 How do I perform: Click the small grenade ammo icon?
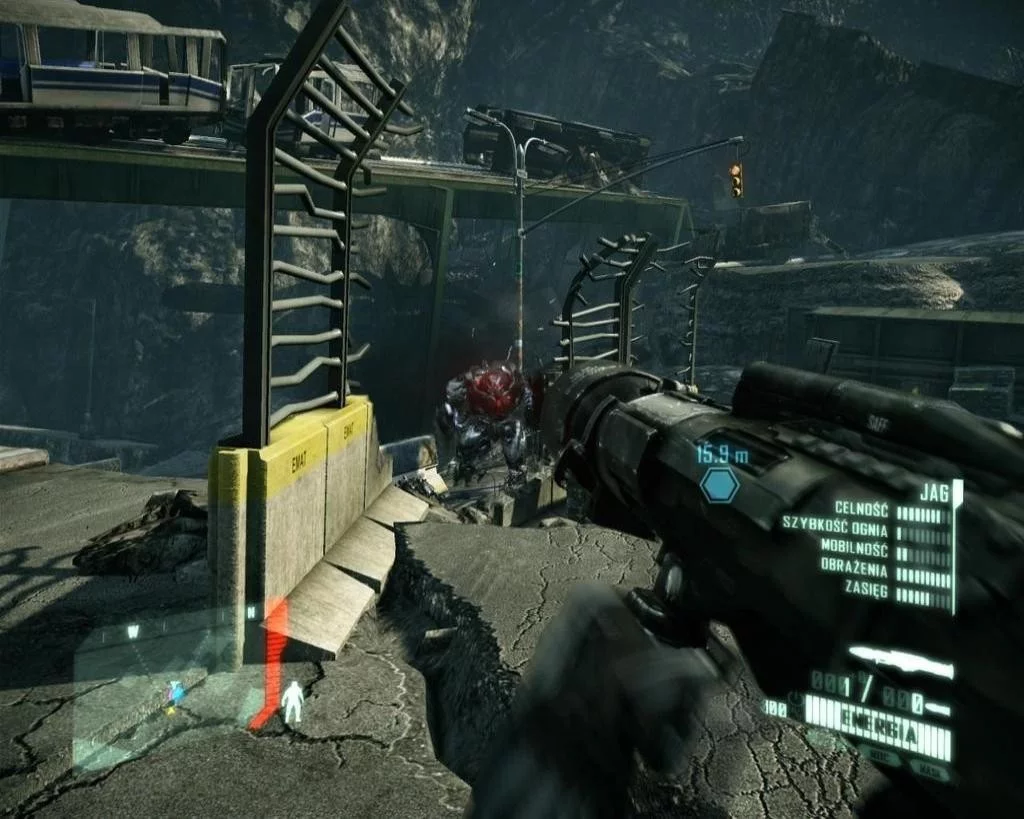click(x=937, y=707)
